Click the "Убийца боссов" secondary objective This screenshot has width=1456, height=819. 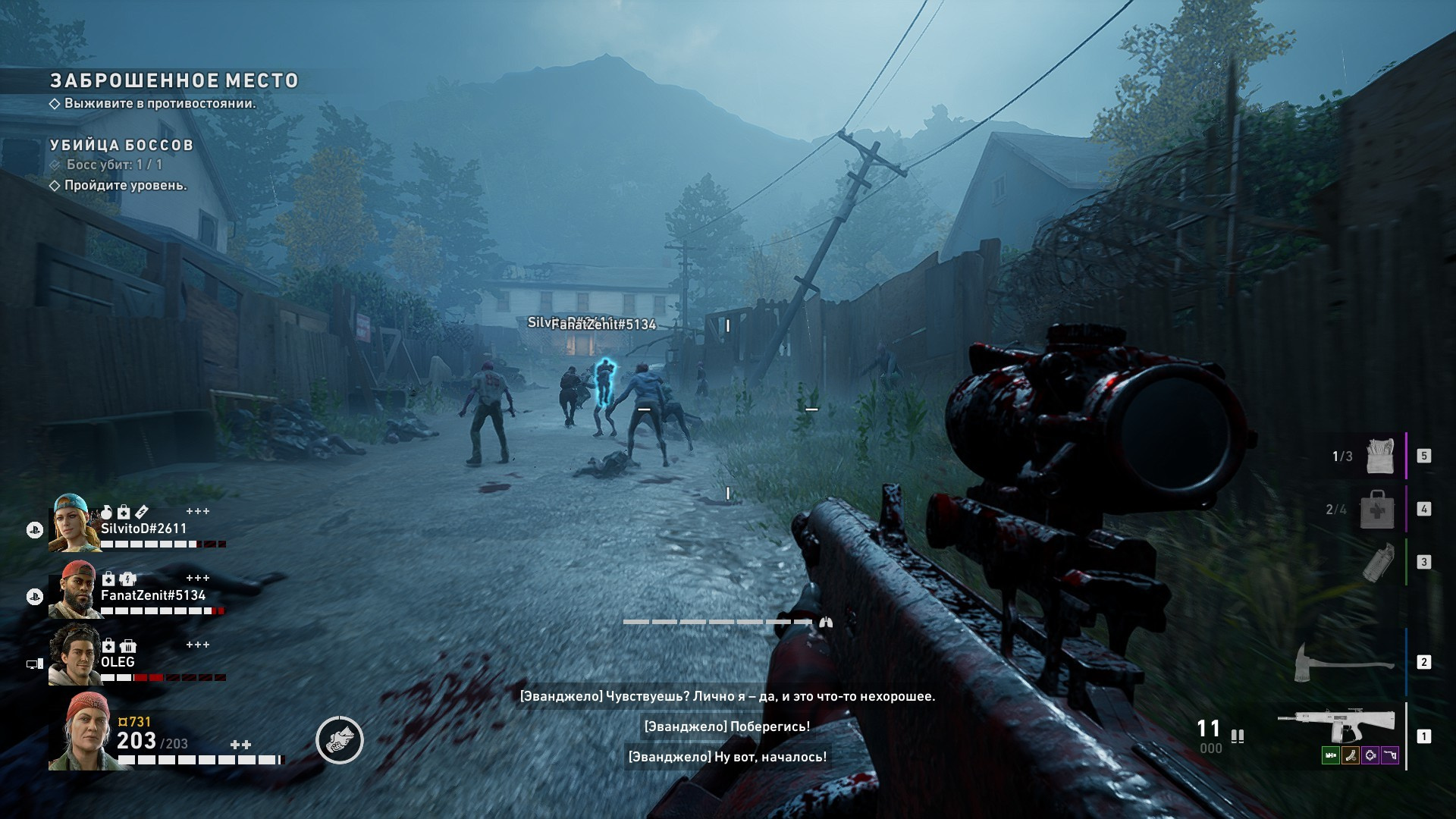(x=121, y=145)
